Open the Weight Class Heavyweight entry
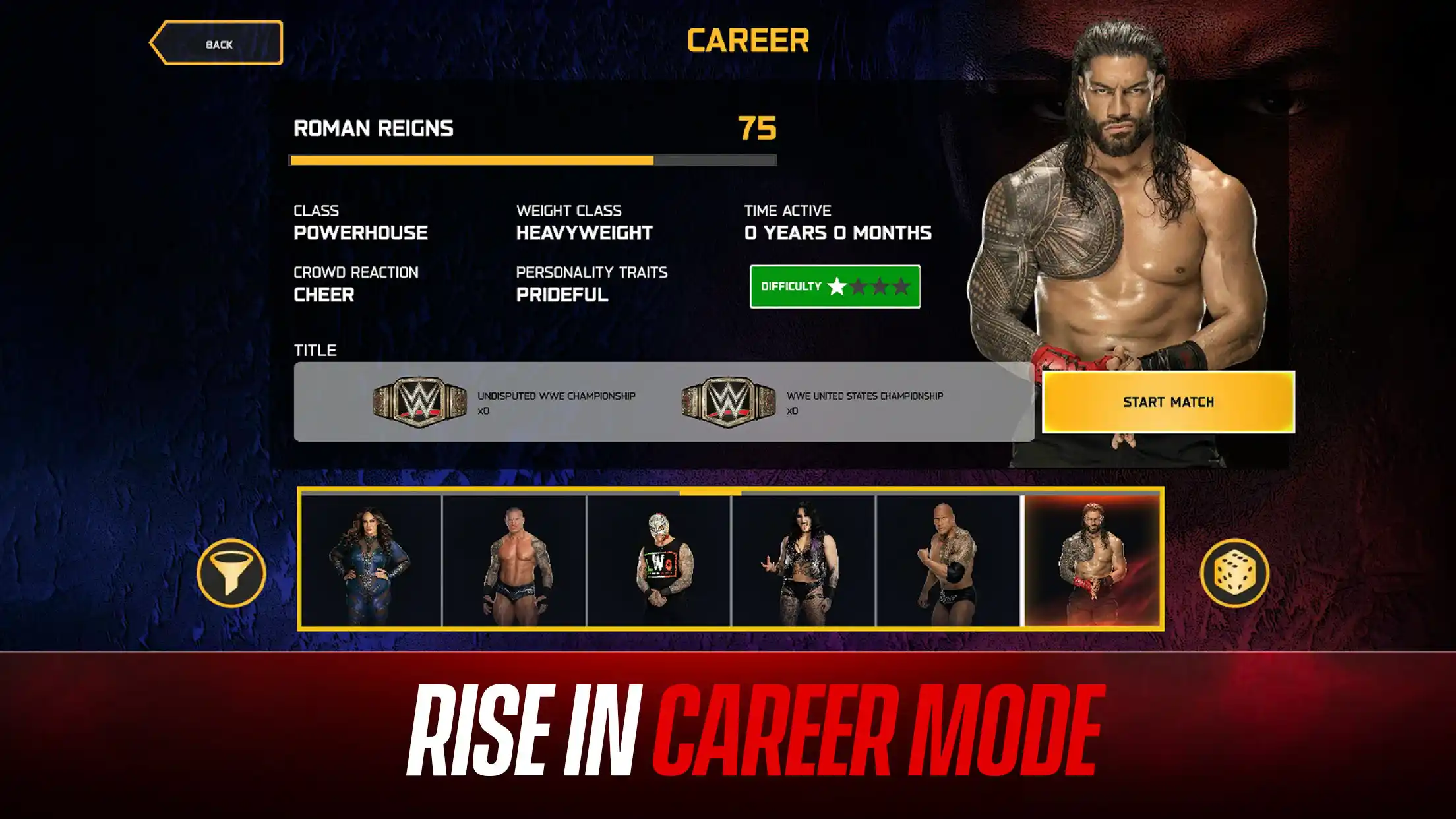This screenshot has width=1456, height=819. pyautogui.click(x=584, y=233)
